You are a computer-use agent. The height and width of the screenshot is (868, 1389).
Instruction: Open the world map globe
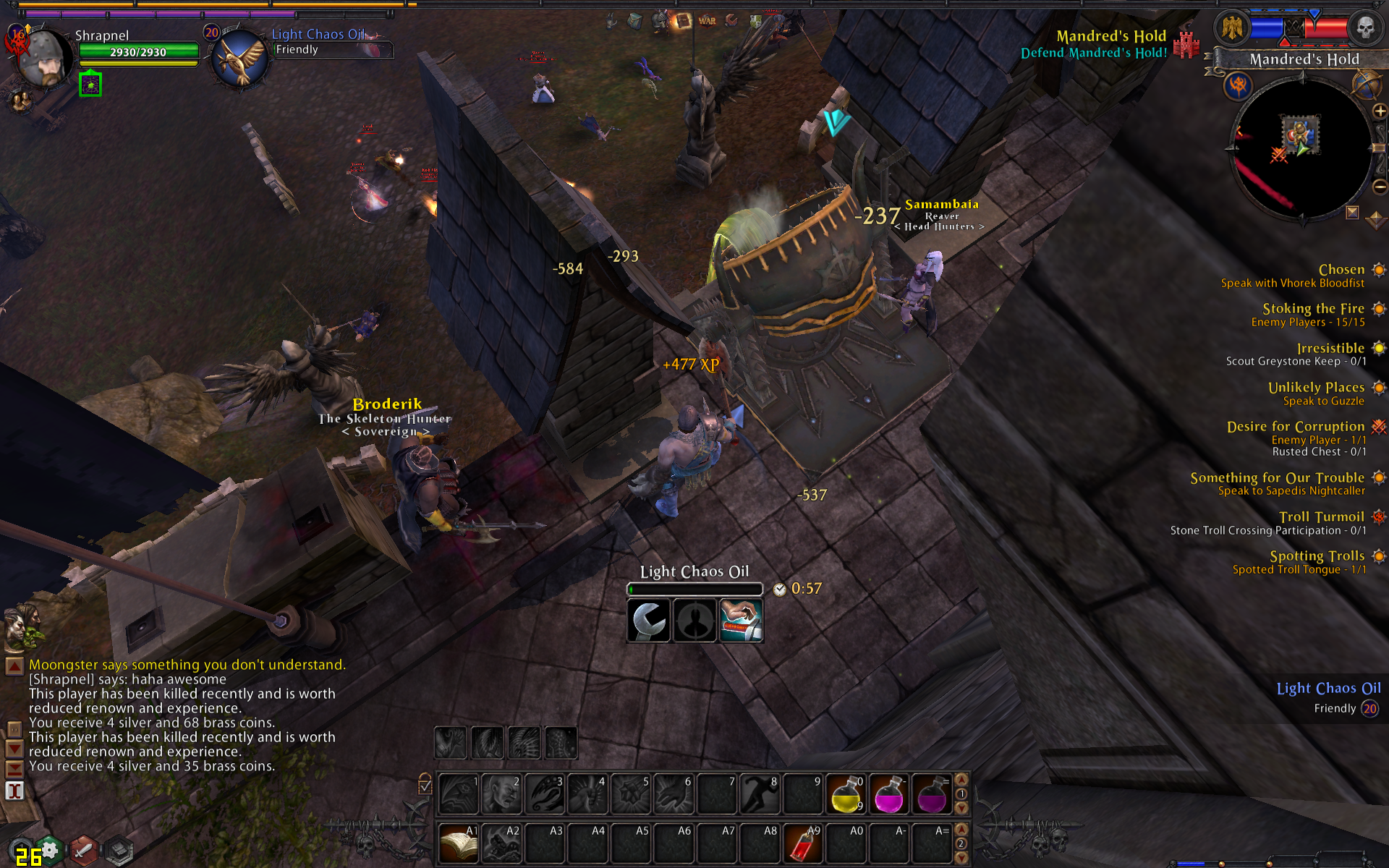(x=1364, y=85)
